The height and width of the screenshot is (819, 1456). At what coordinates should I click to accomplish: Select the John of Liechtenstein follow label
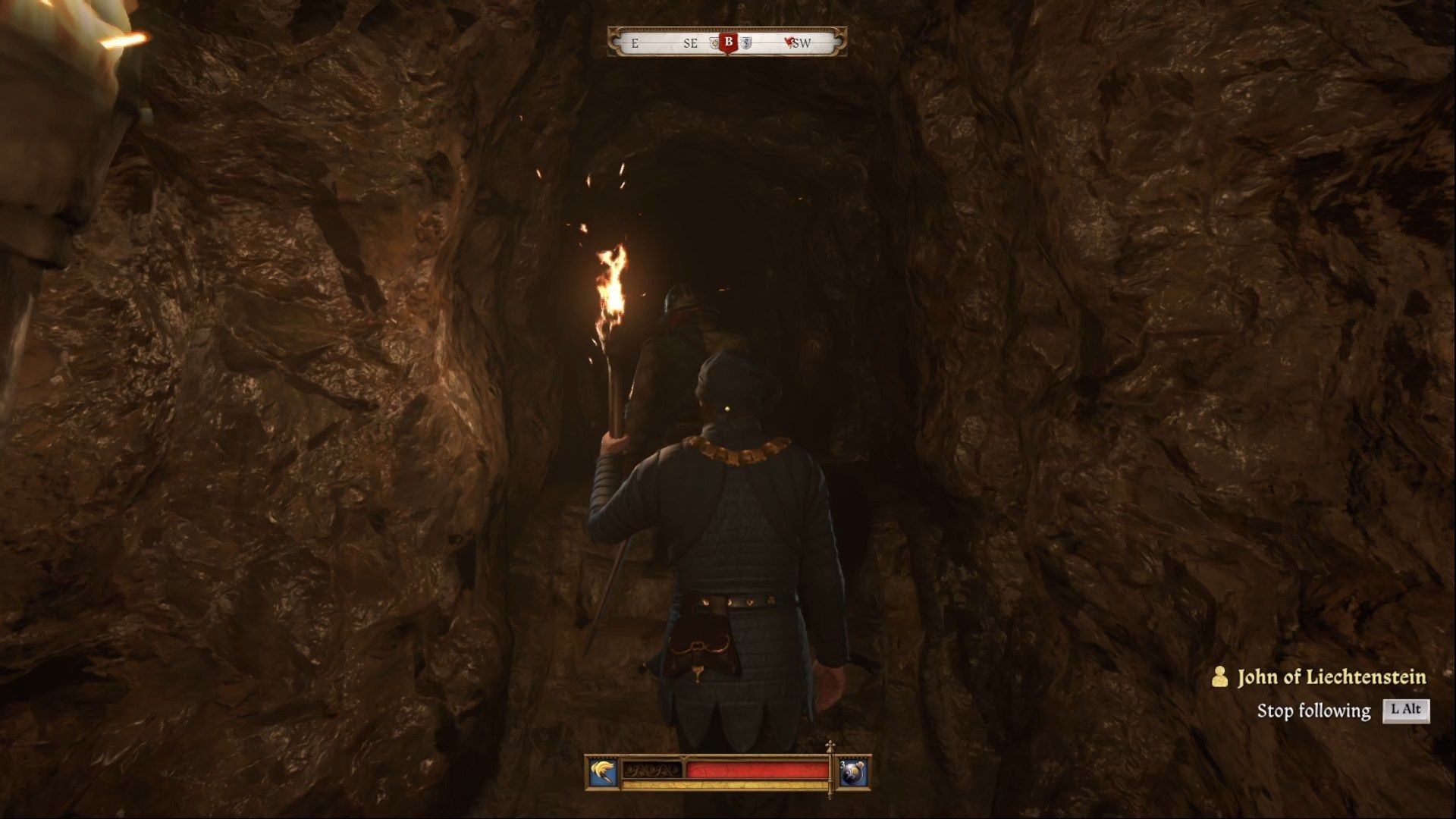[x=1331, y=677]
